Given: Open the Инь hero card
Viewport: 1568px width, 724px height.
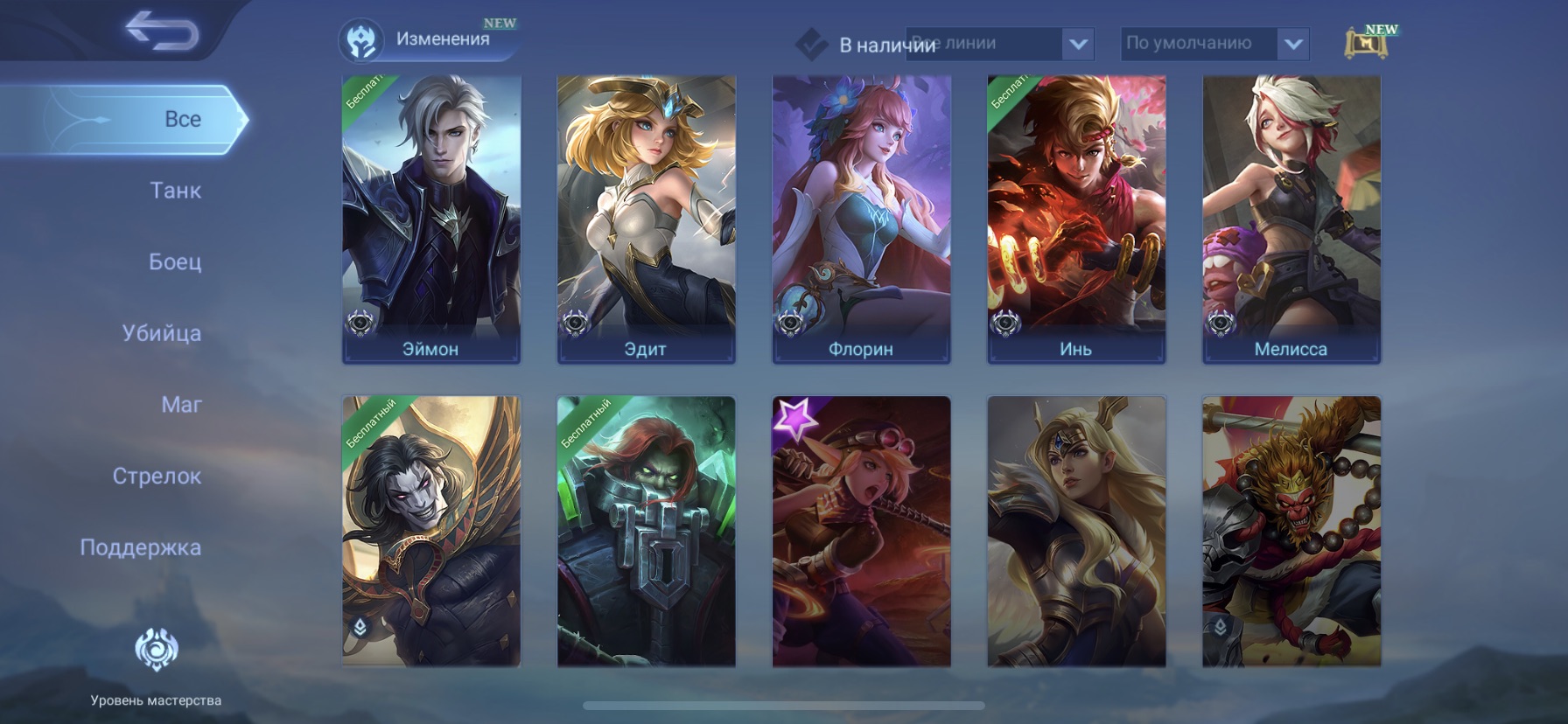Looking at the screenshot, I should (1076, 219).
